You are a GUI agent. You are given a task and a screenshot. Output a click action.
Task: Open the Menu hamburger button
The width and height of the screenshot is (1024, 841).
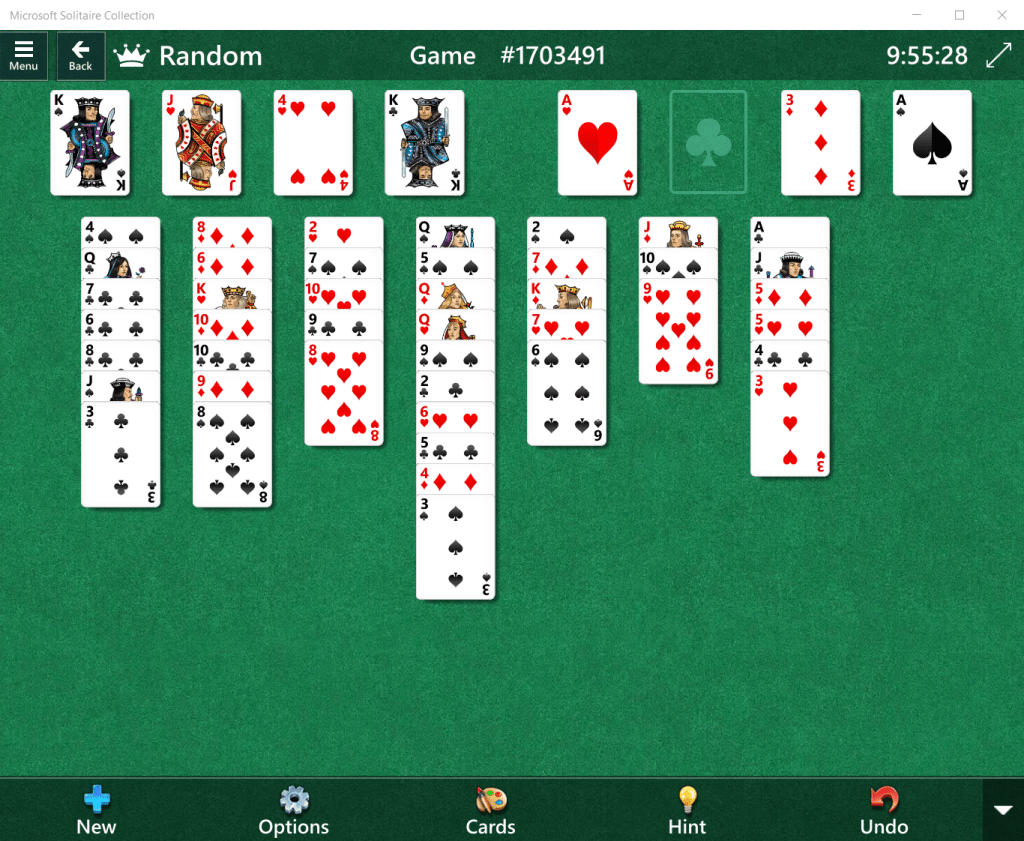point(24,55)
